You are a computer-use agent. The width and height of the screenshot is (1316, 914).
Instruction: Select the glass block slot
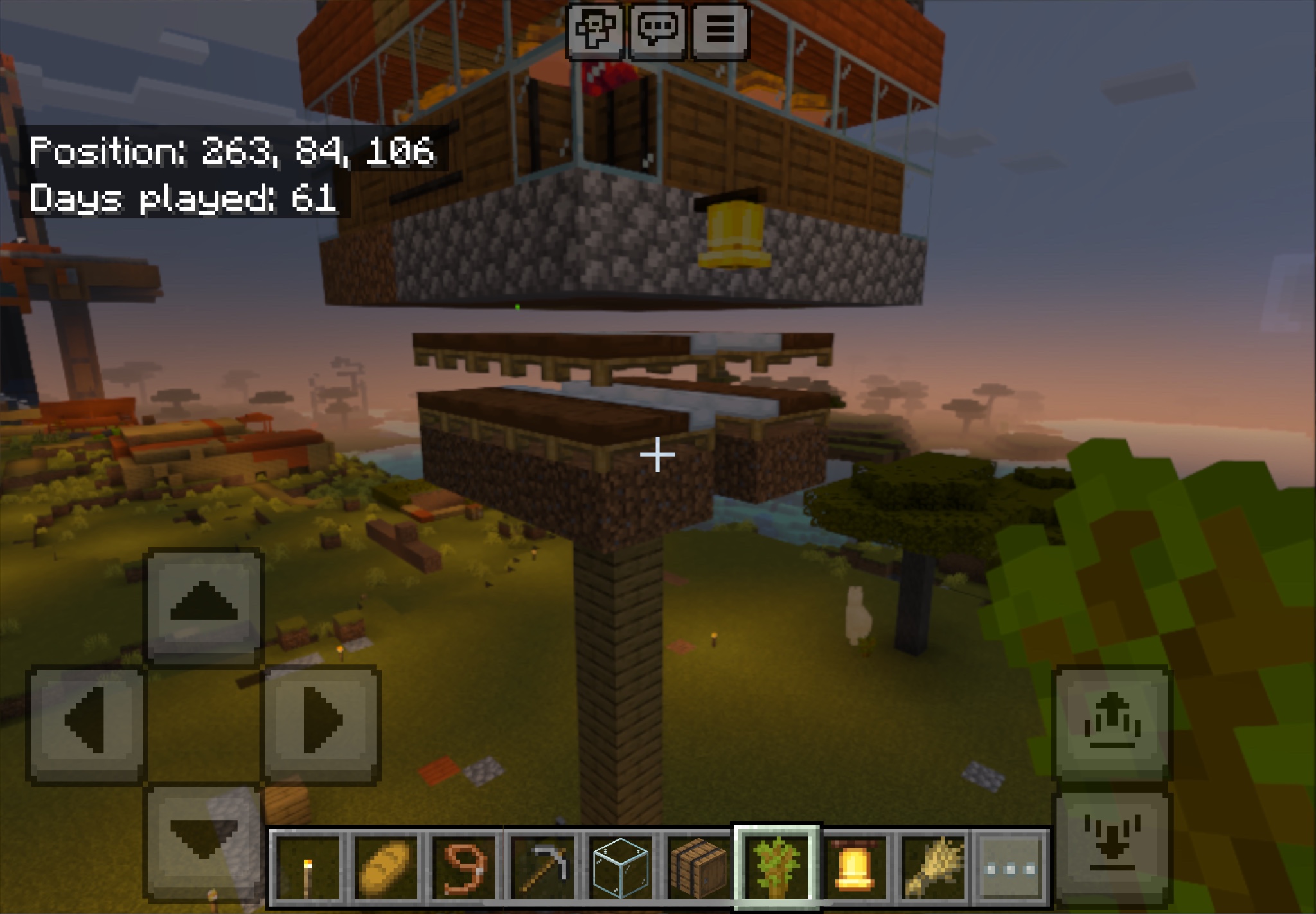[621, 868]
